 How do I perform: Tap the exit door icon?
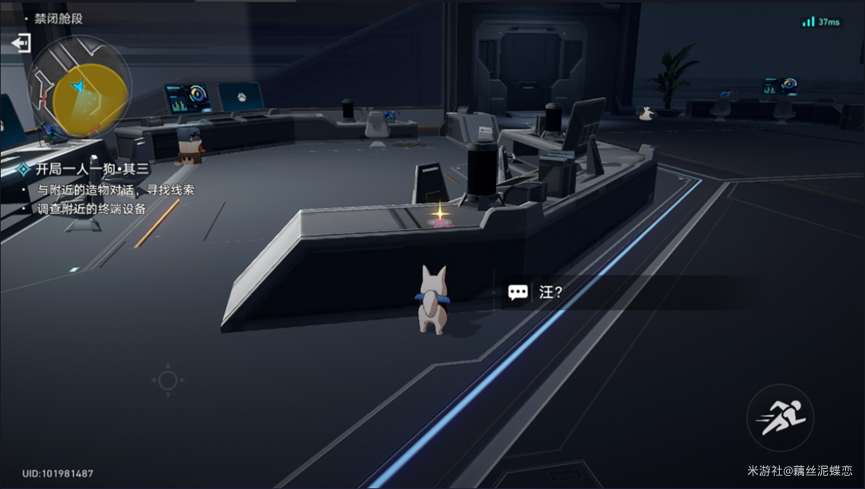coord(21,44)
